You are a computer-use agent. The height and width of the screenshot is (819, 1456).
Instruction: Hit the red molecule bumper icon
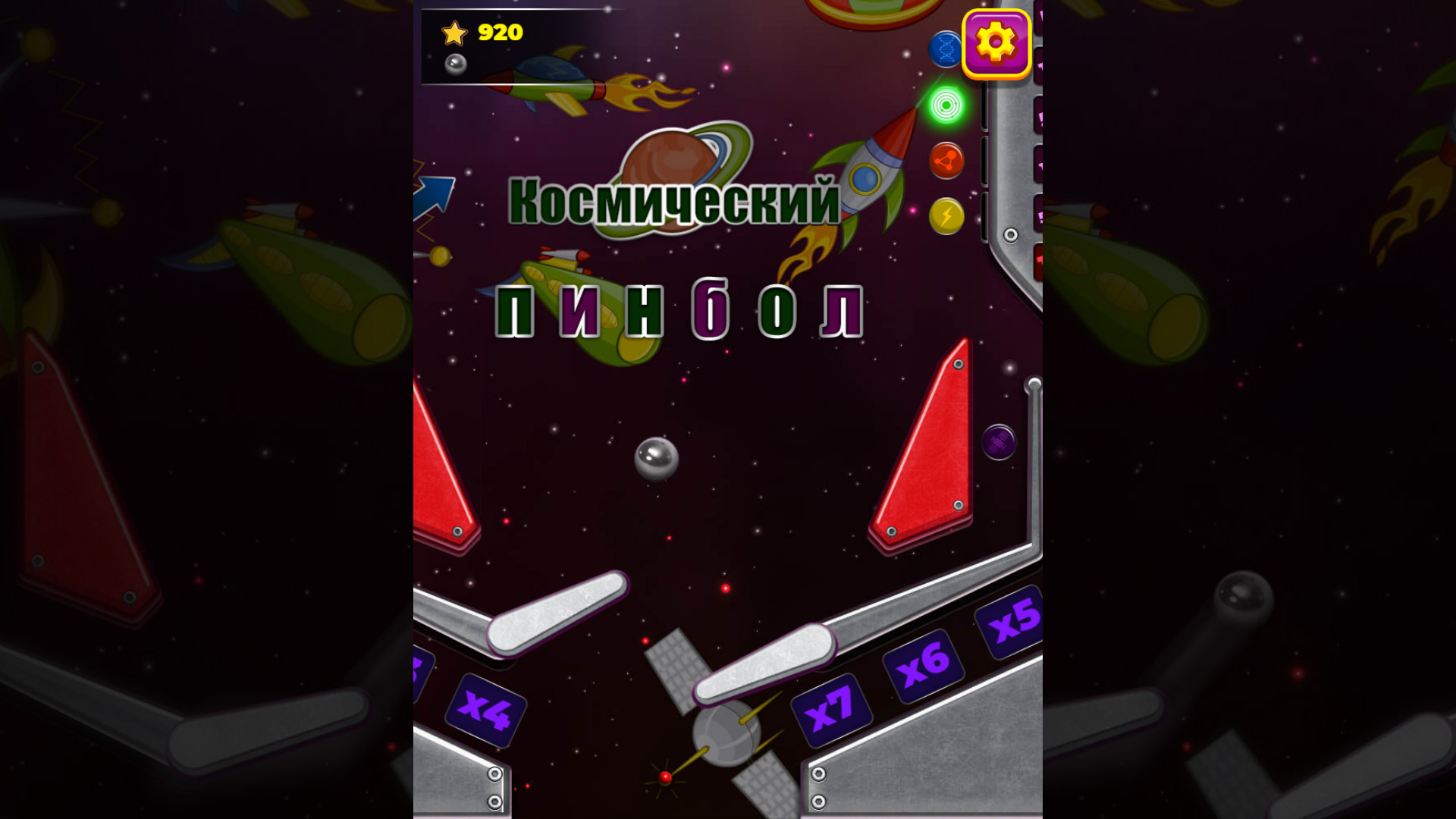945,161
